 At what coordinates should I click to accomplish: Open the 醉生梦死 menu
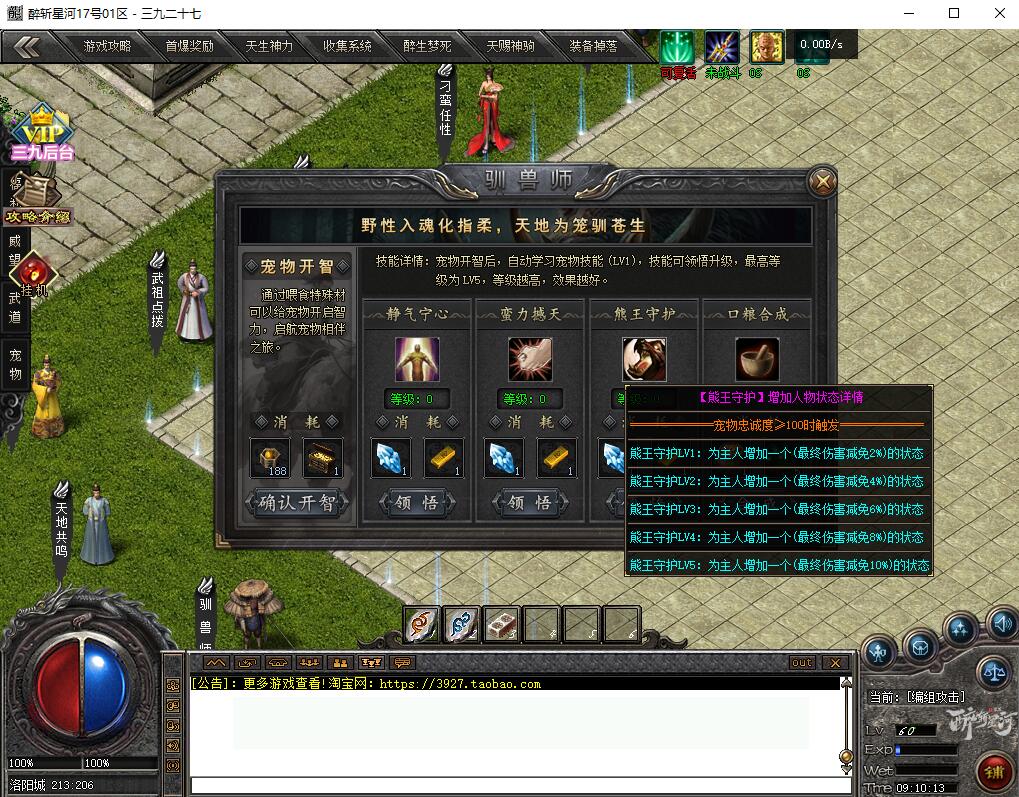coord(427,46)
